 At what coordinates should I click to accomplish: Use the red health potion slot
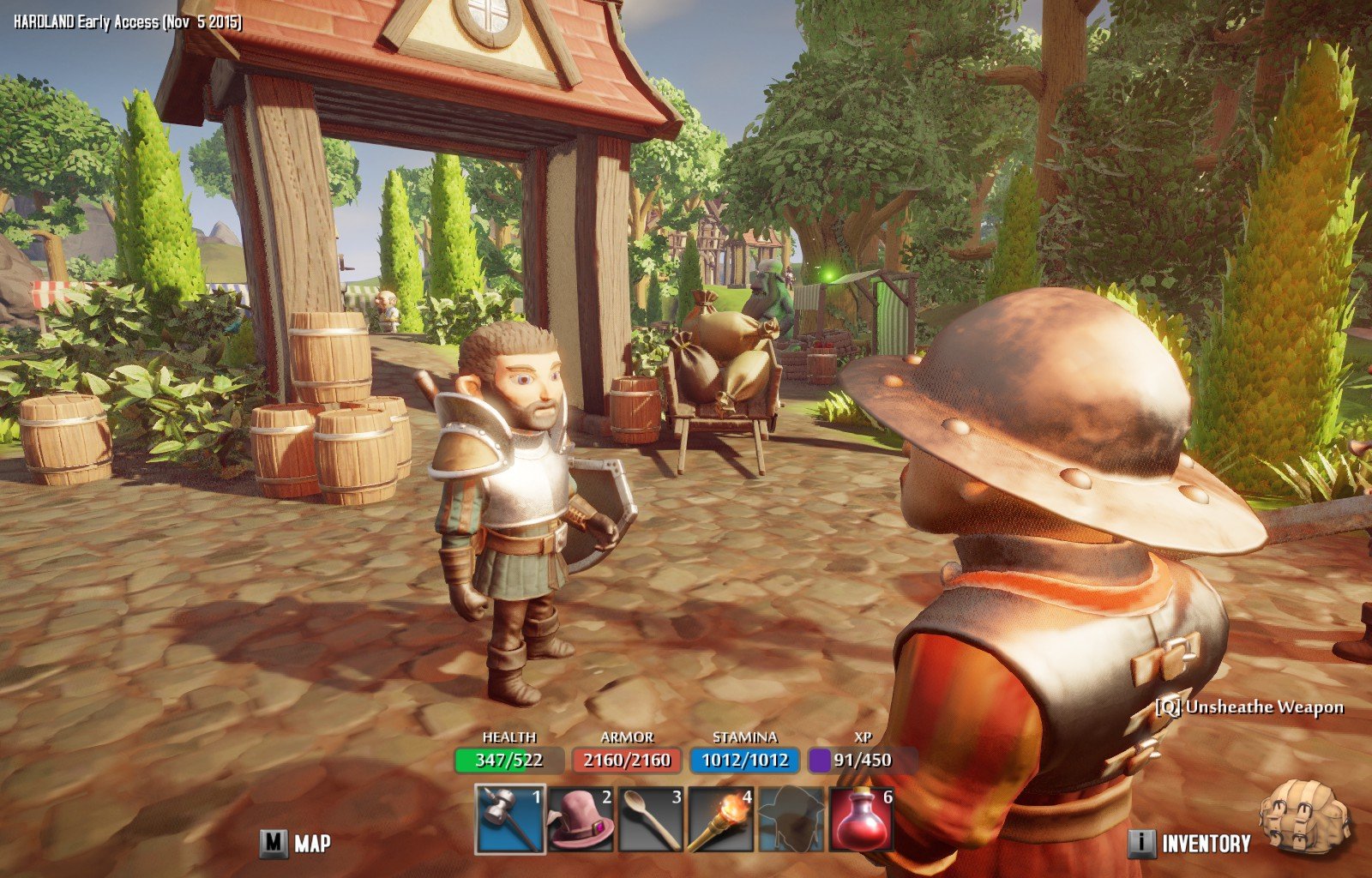[x=862, y=820]
